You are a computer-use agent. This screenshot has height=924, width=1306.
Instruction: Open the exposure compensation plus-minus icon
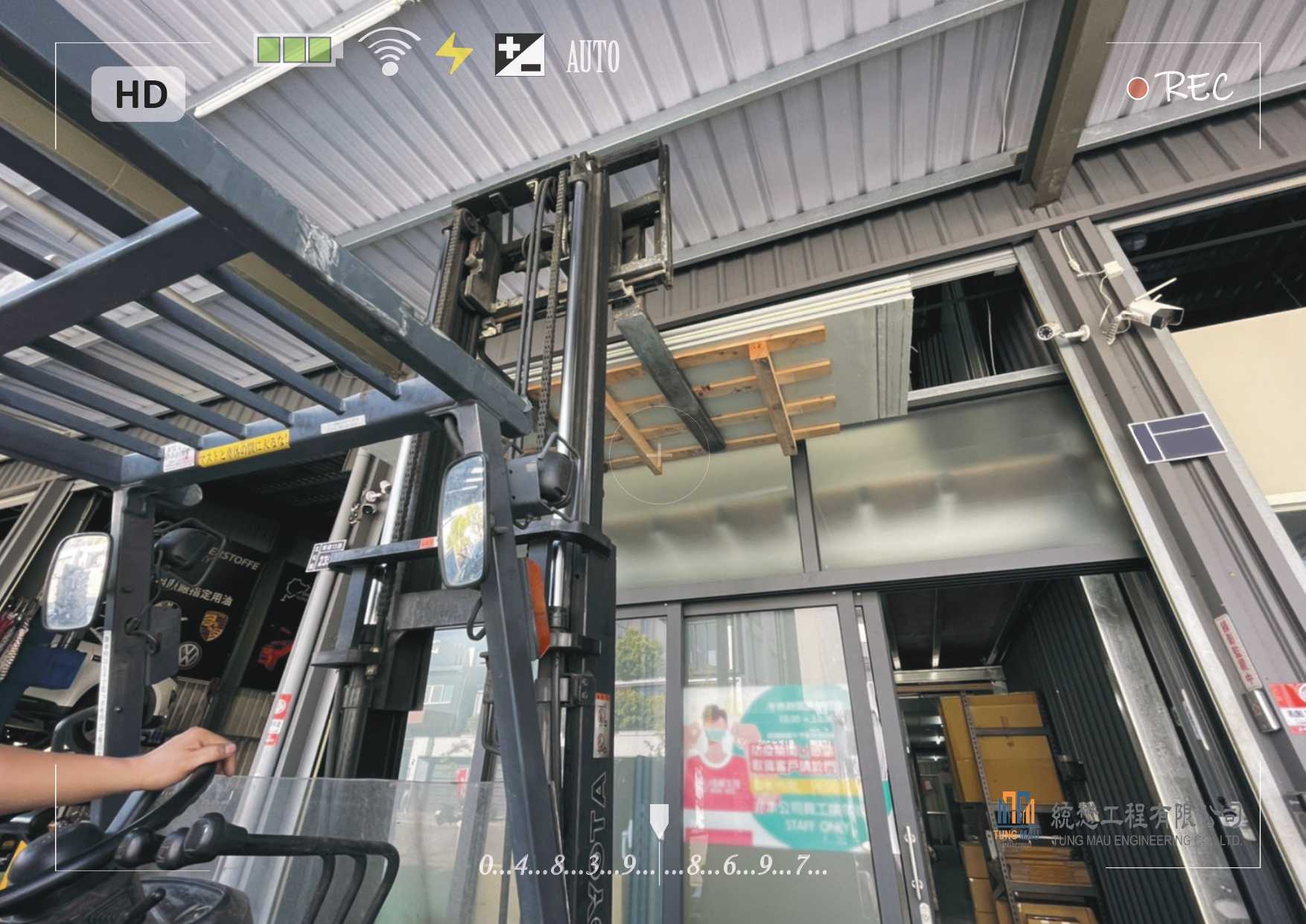(519, 55)
